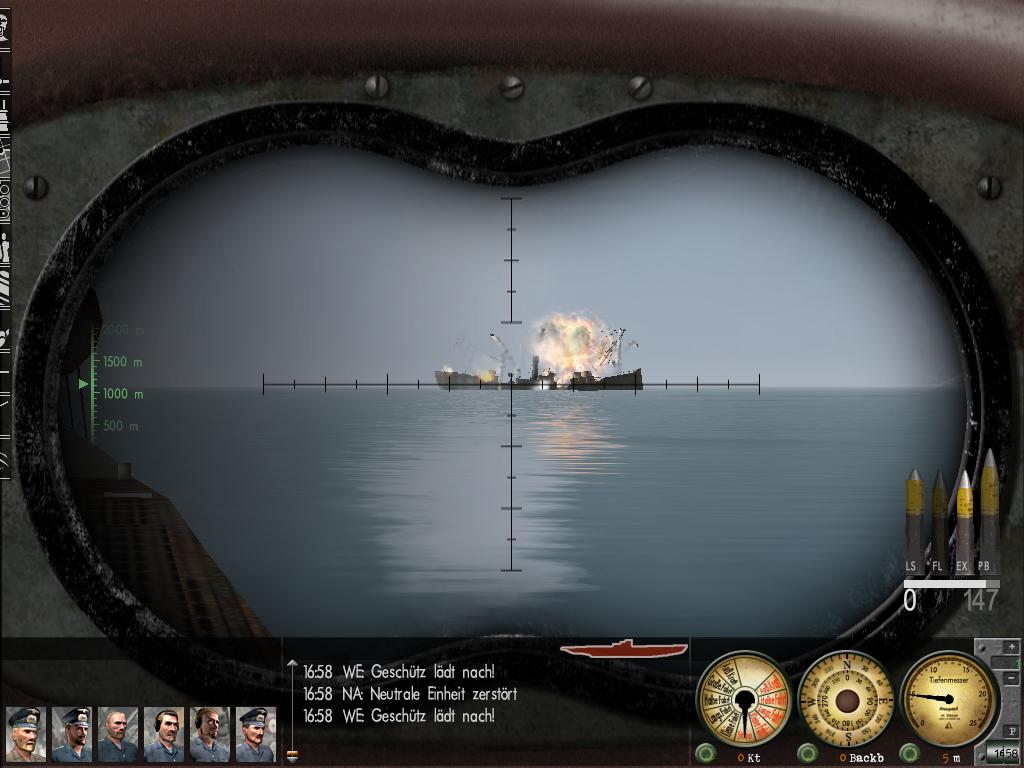
Task: Choose the FL anti-aircraft shell type
Action: pos(939,520)
